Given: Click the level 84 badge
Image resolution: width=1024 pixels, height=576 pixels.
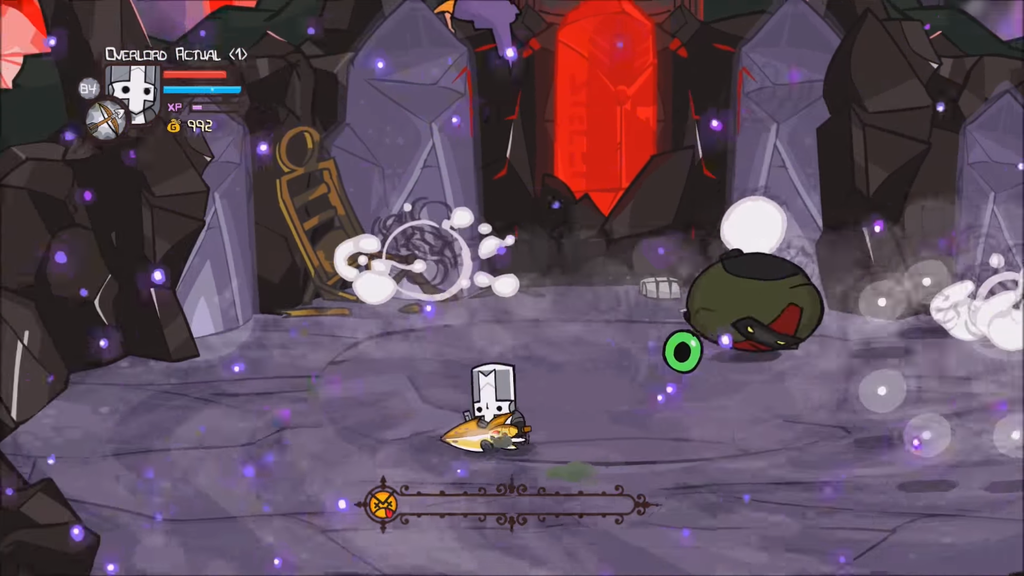Looking at the screenshot, I should pyautogui.click(x=89, y=88).
